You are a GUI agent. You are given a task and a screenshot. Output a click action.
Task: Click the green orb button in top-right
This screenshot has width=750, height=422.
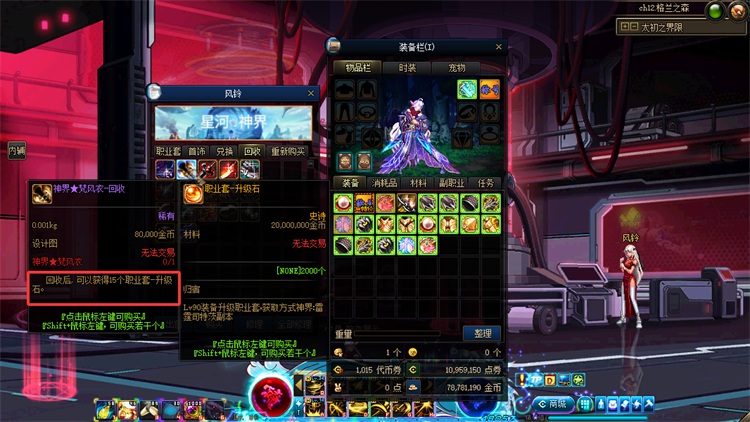click(717, 11)
